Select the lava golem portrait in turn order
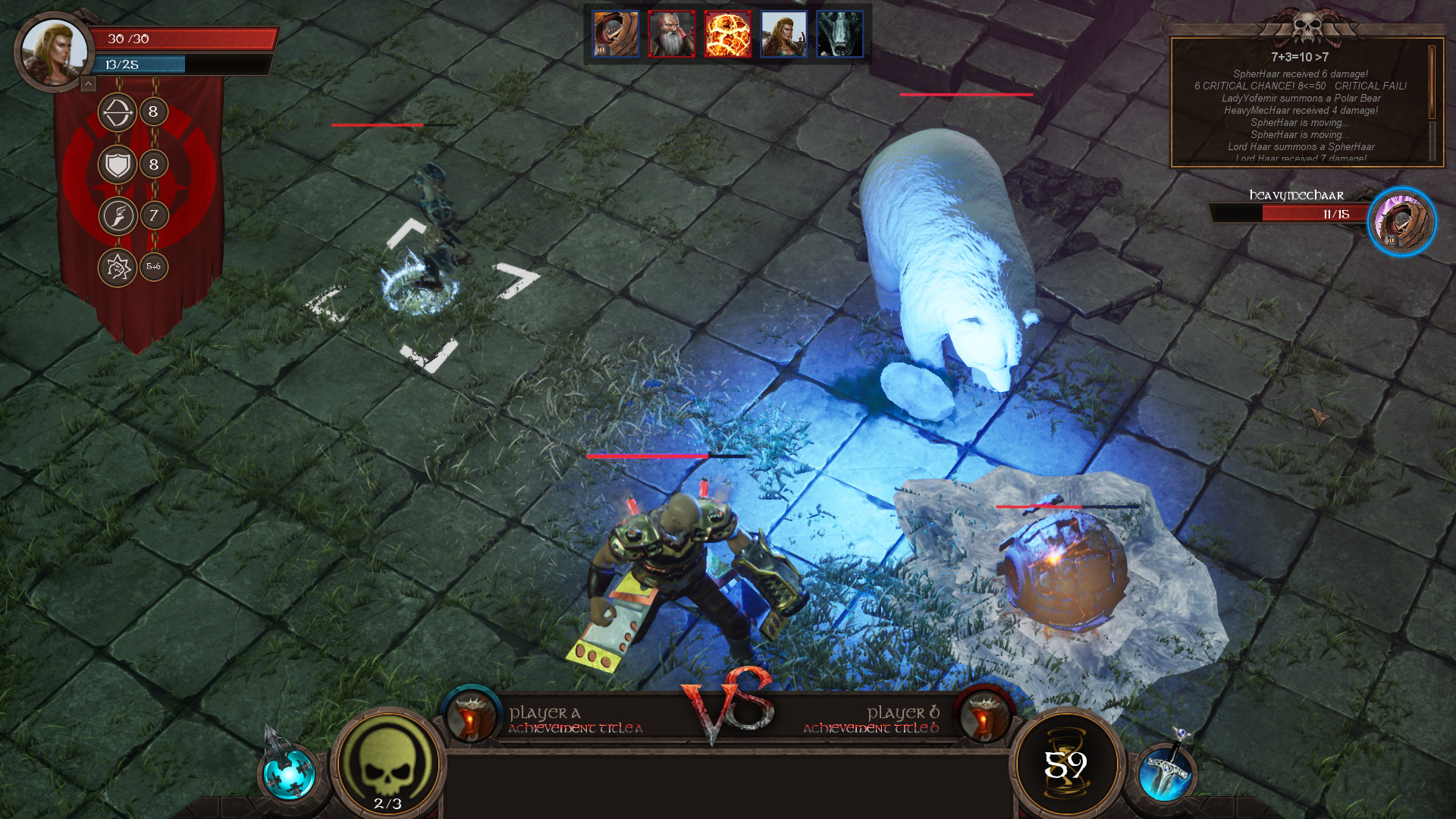The height and width of the screenshot is (819, 1456). tap(726, 34)
